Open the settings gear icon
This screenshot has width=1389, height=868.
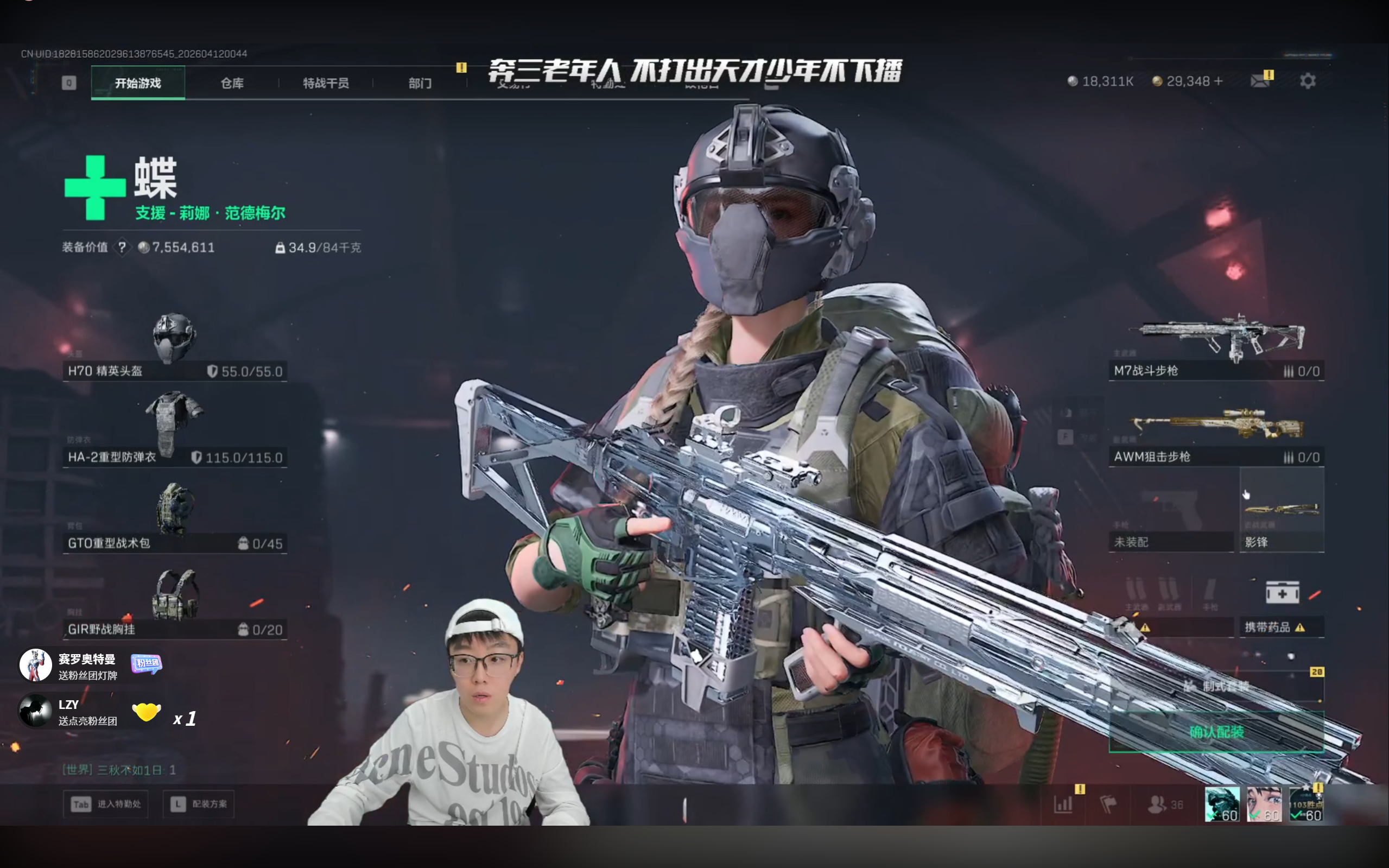coord(1307,80)
